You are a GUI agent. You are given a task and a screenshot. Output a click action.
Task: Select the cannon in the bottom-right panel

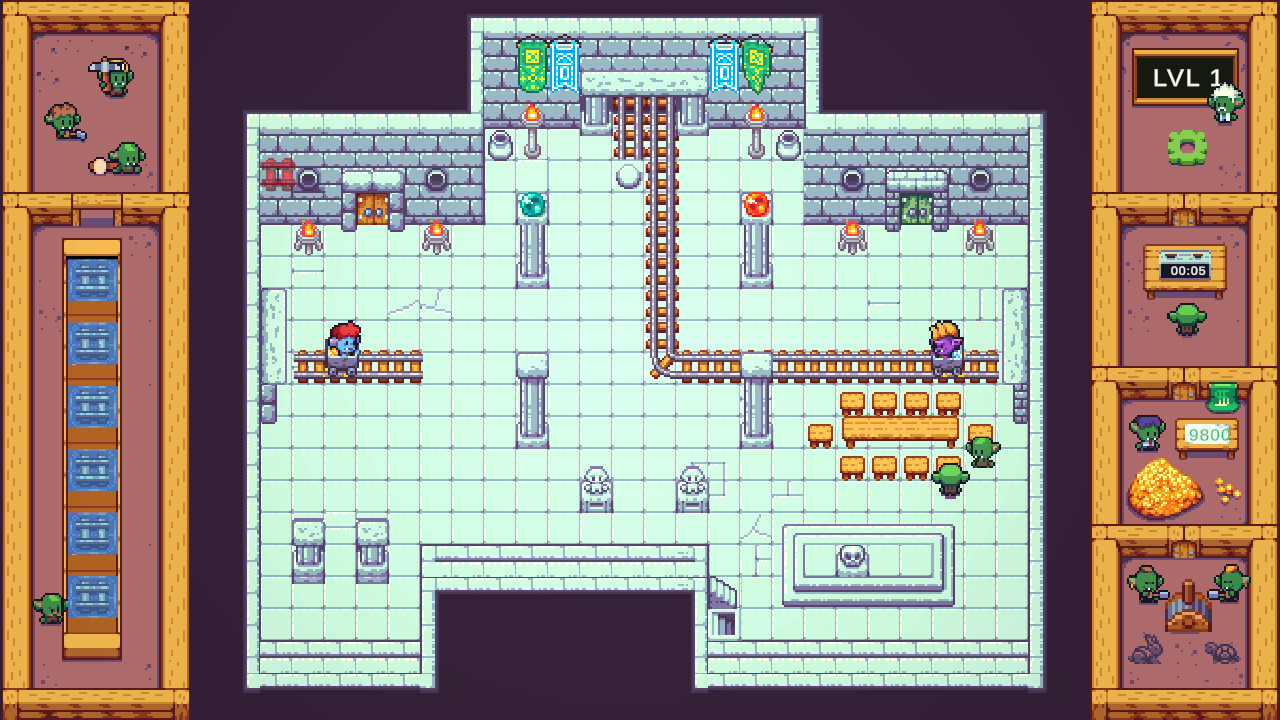1186,608
